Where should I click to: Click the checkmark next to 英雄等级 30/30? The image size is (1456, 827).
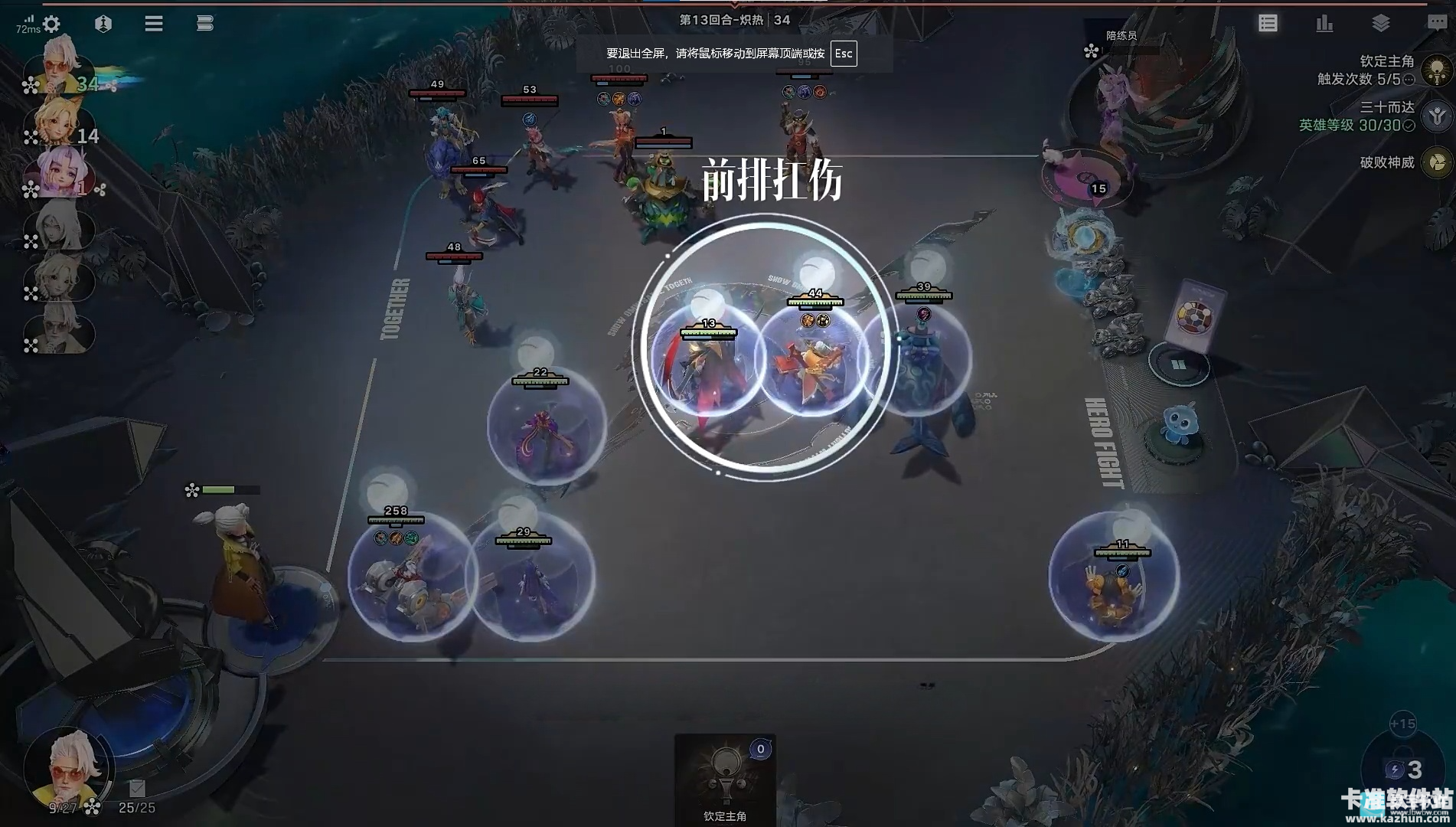(x=1409, y=126)
